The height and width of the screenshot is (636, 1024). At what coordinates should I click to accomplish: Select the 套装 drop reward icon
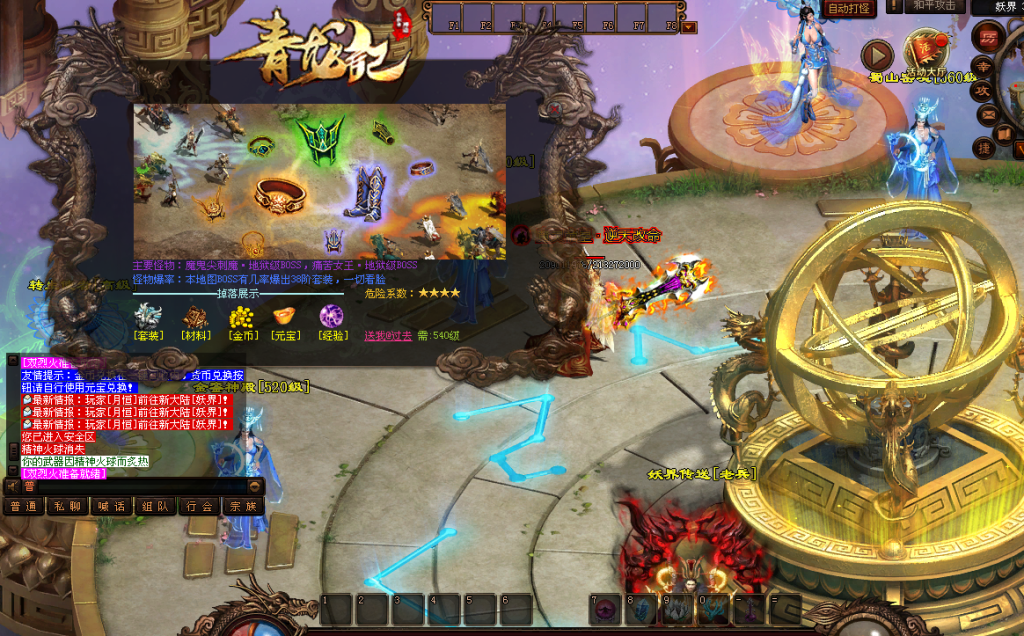[x=148, y=318]
